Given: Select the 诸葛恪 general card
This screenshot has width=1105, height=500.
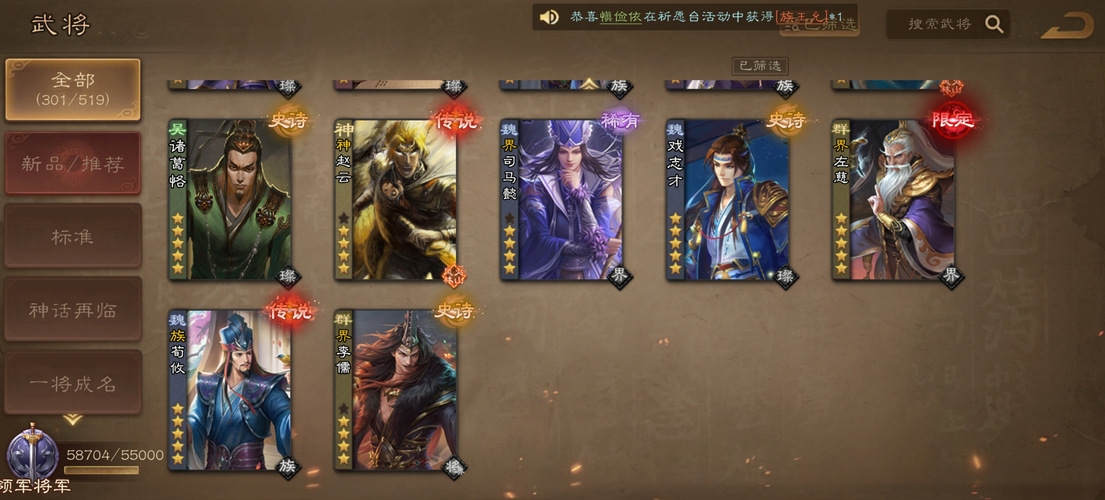Looking at the screenshot, I should click(x=231, y=200).
